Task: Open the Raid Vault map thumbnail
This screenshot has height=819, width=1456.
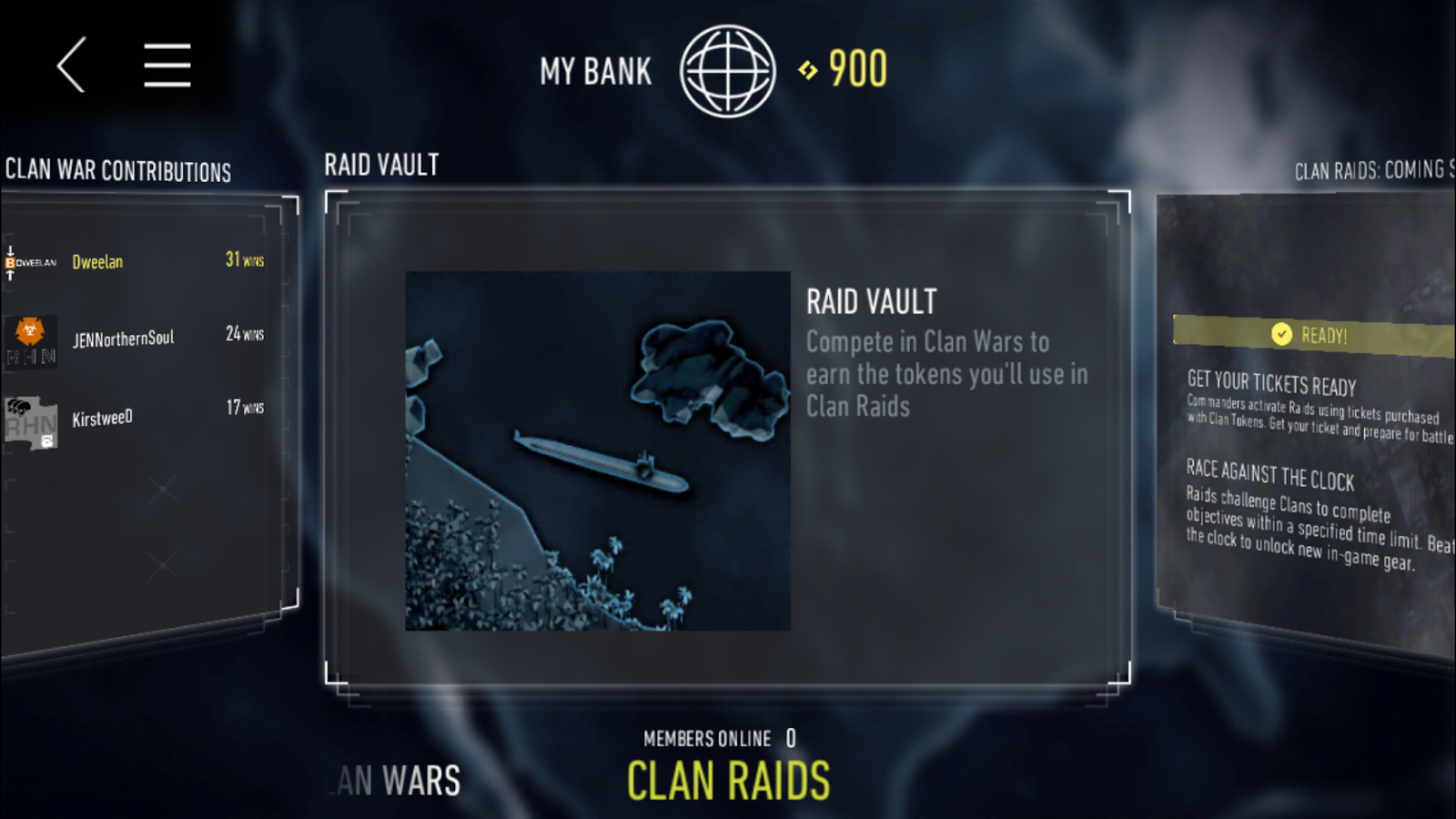Action: pos(599,450)
